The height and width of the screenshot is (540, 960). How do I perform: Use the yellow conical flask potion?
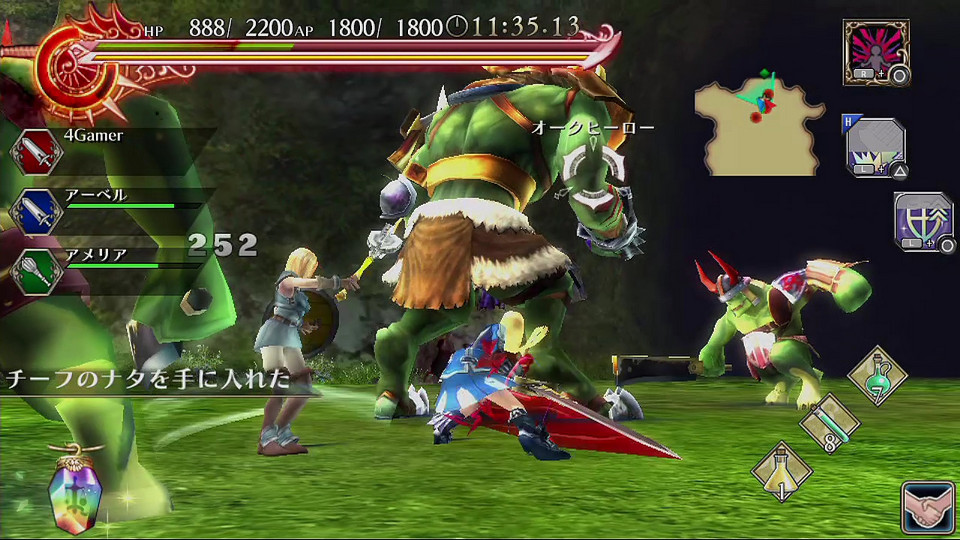[x=781, y=469]
